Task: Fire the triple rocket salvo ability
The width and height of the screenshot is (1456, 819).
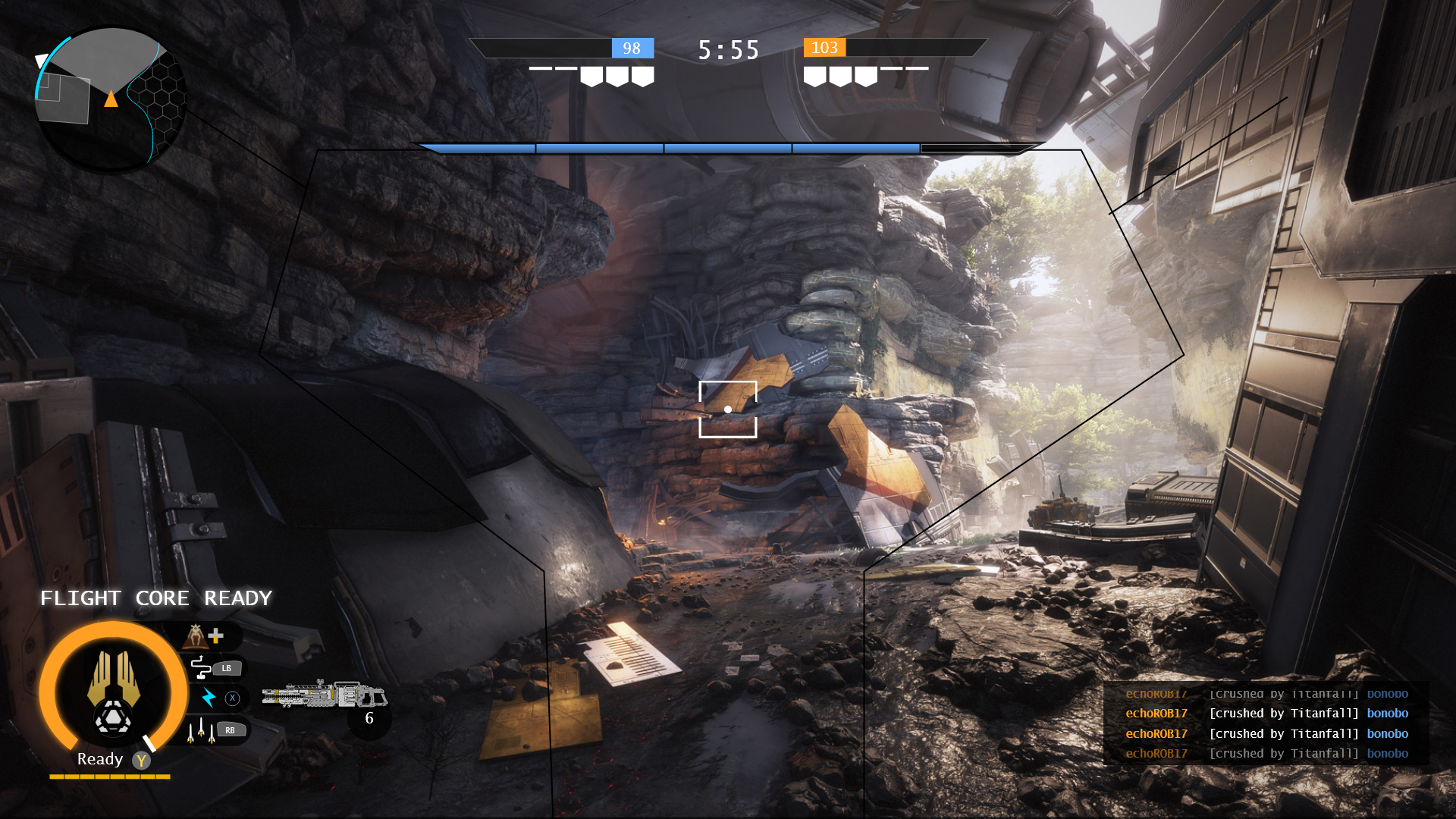Action: 200,730
